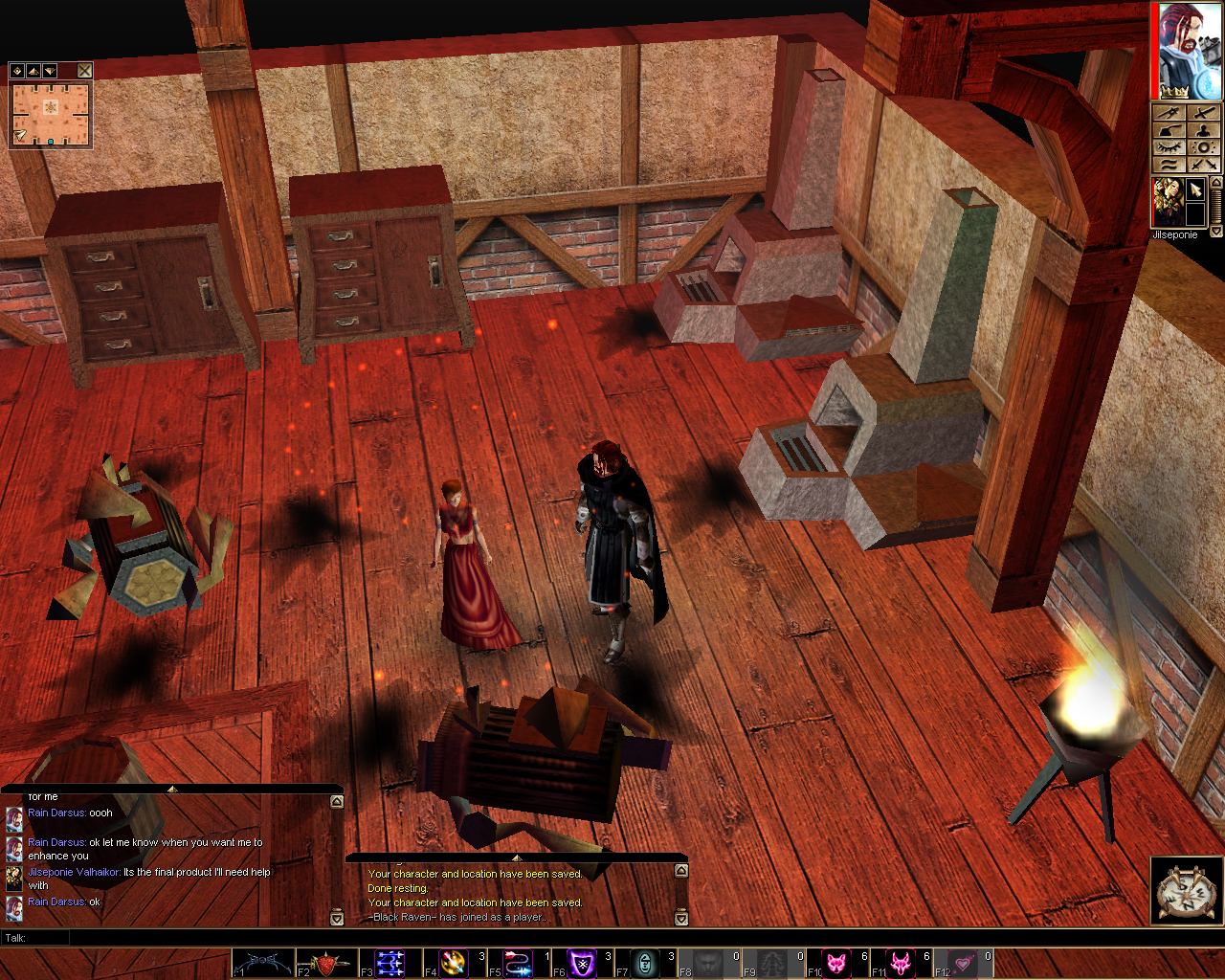Select the player character portrait
The width and height of the screenshot is (1225, 980).
(1189, 51)
